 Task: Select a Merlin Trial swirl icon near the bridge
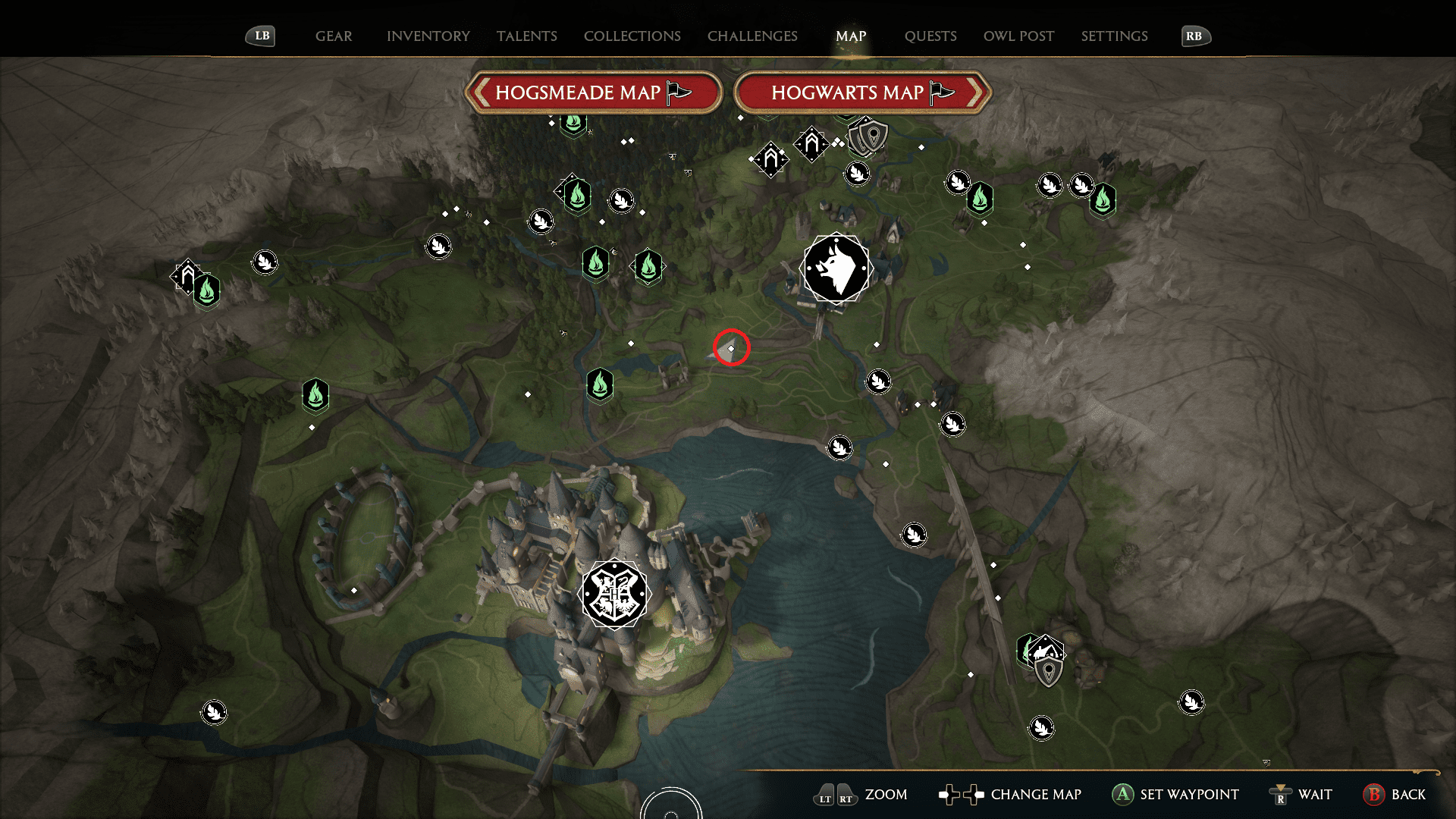[x=877, y=381]
